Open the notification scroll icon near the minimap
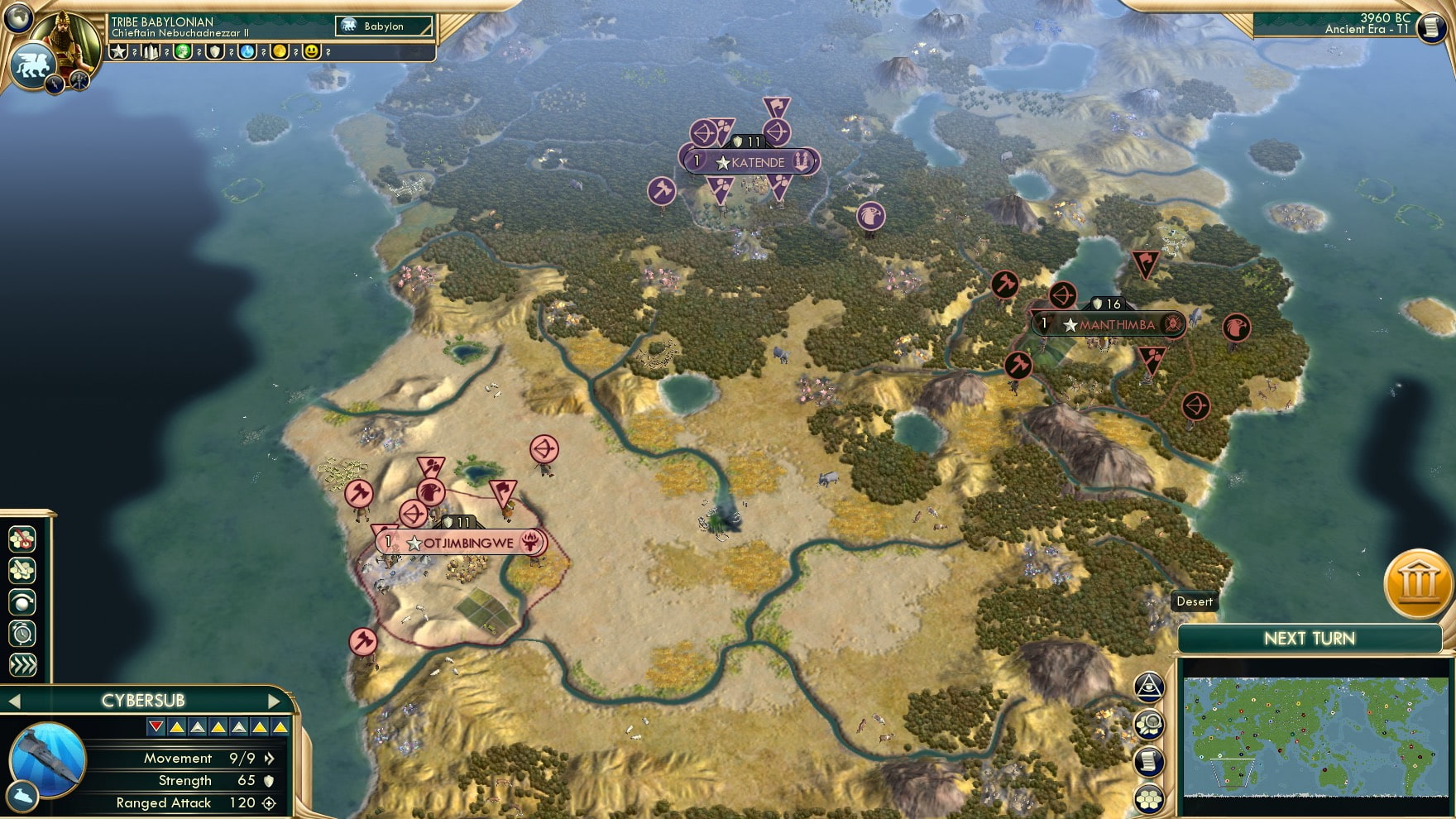 [1148, 760]
